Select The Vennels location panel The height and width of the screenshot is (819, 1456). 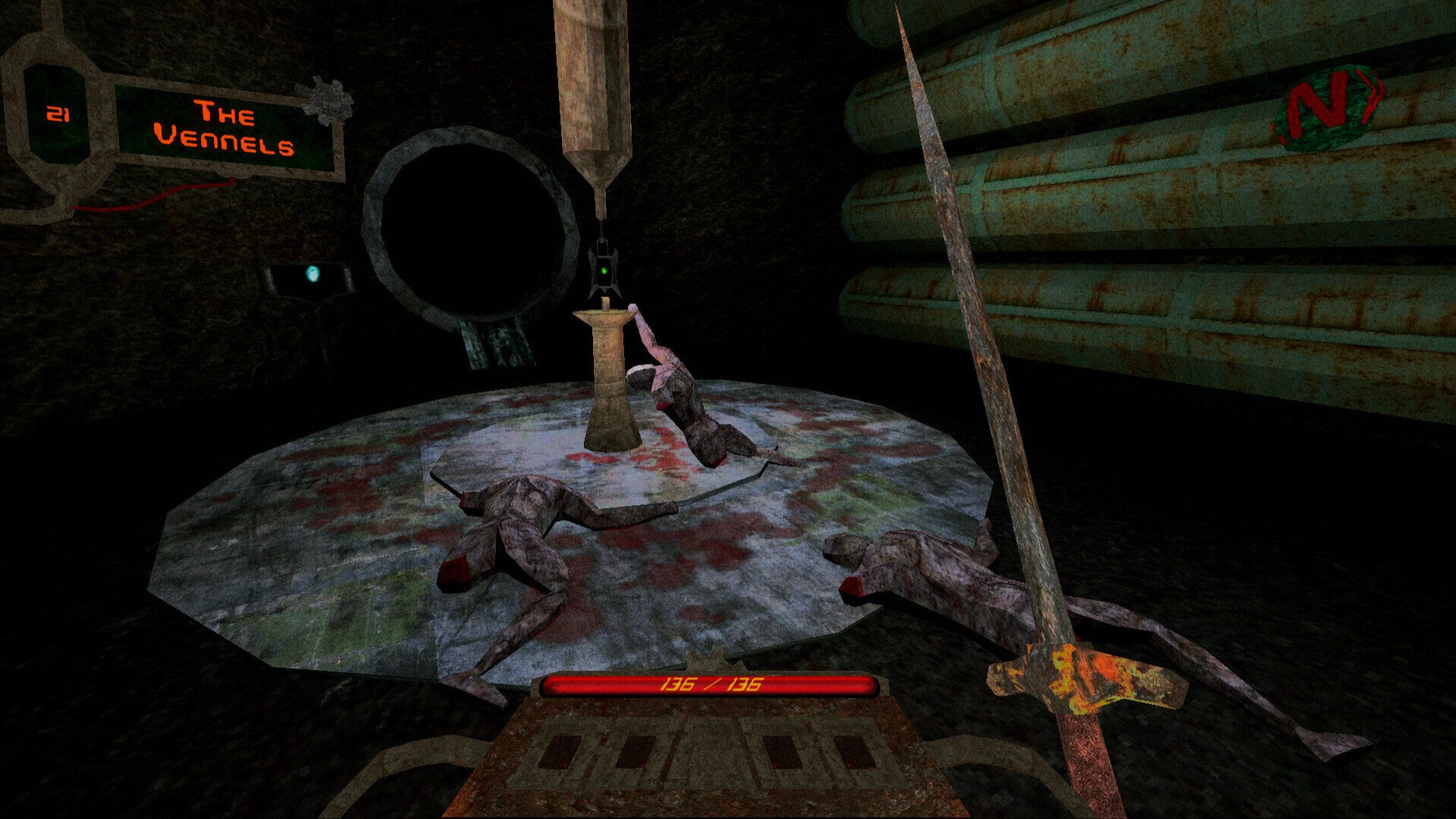click(224, 127)
